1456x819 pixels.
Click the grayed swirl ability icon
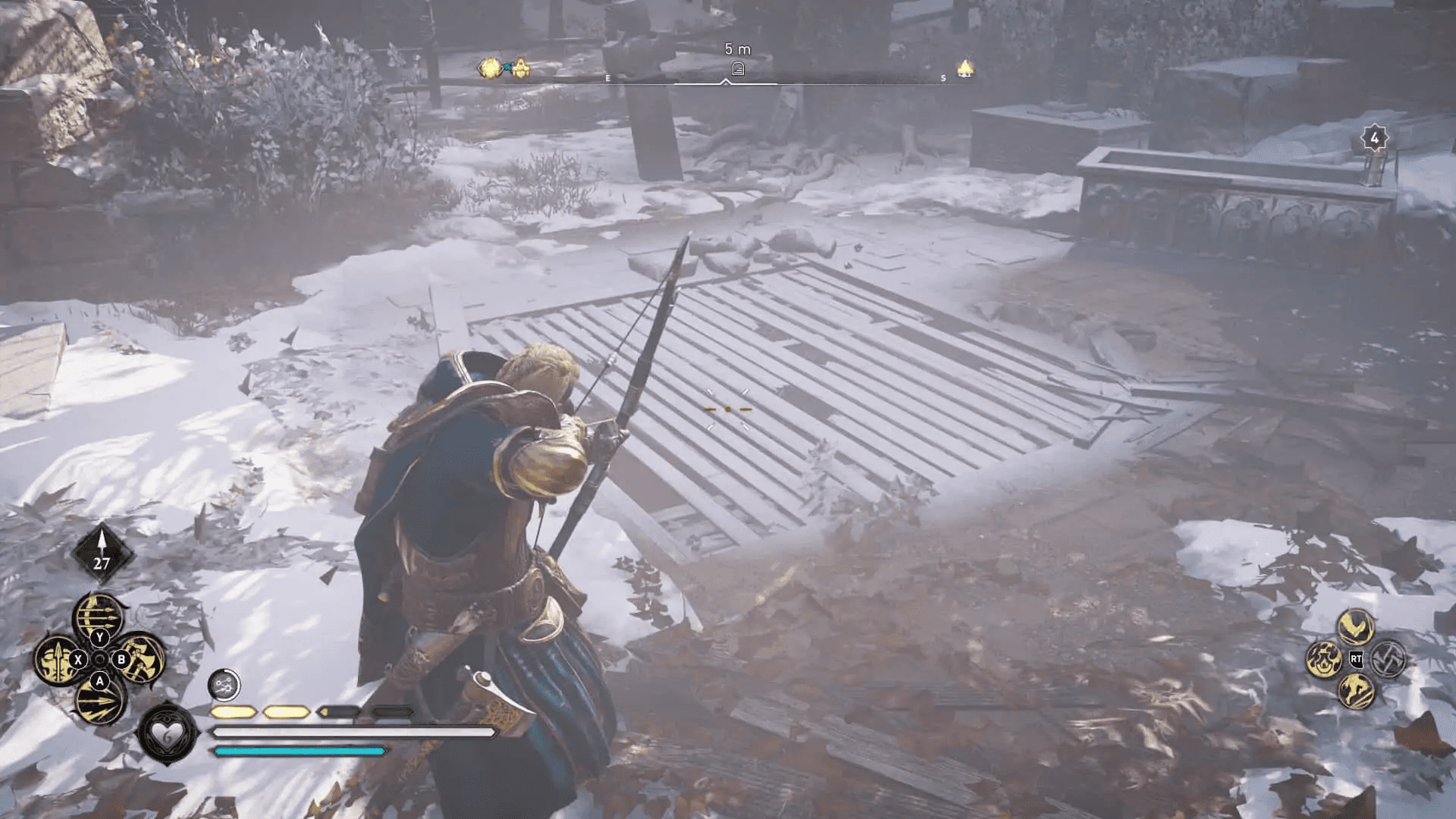(1389, 658)
